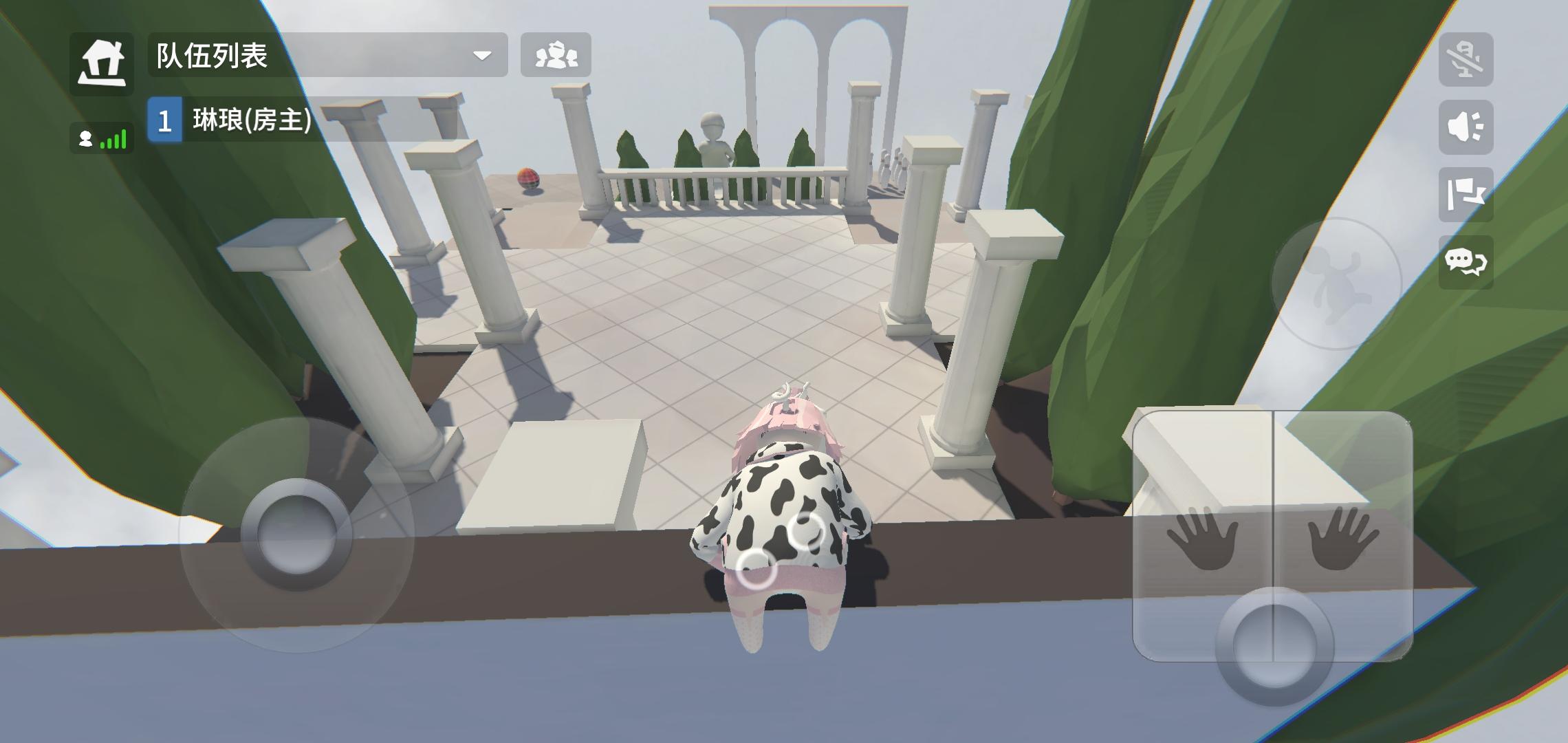Open the home lobby menu
The image size is (1568, 743).
click(103, 61)
